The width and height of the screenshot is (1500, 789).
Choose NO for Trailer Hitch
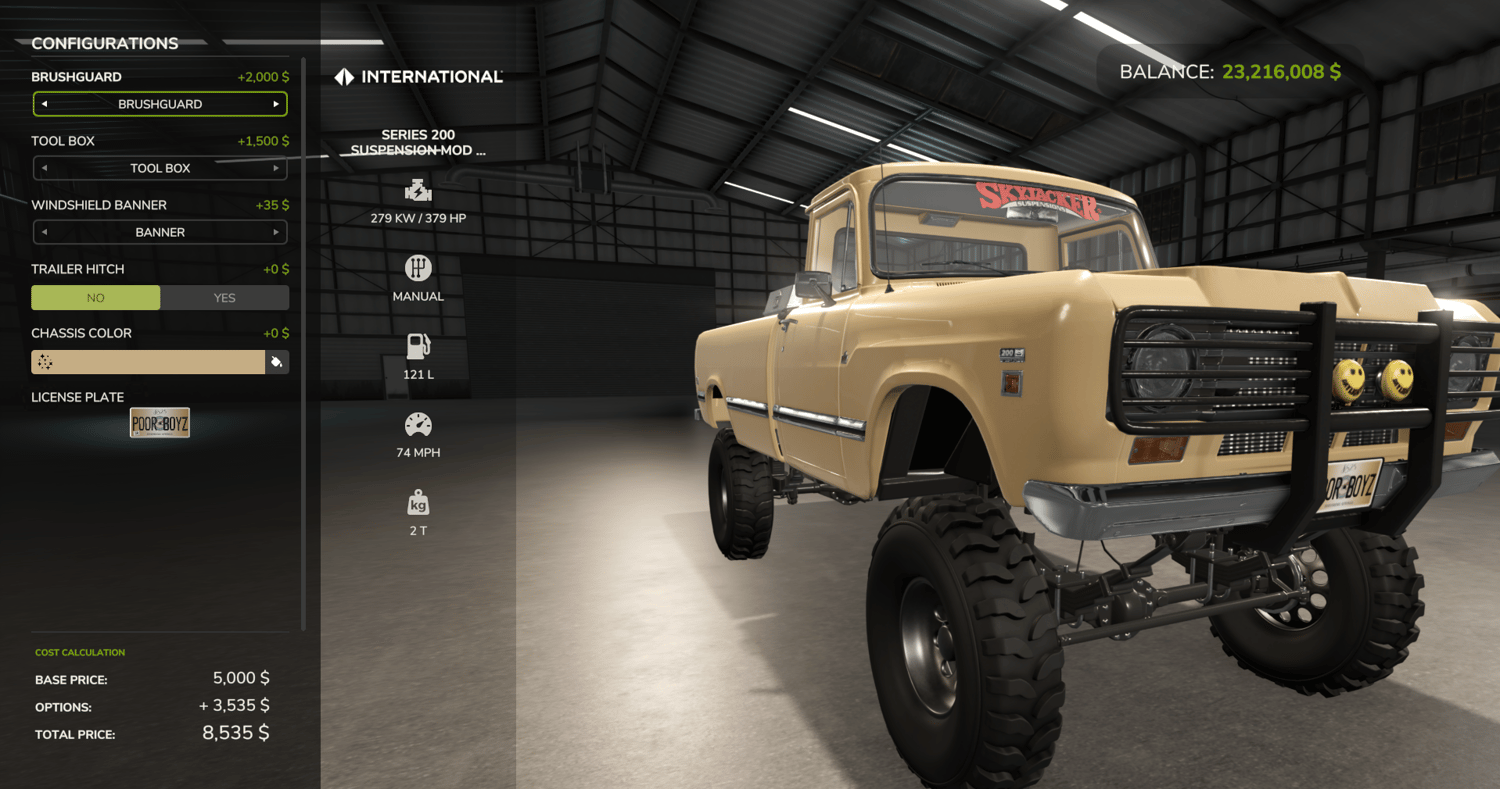tap(96, 298)
